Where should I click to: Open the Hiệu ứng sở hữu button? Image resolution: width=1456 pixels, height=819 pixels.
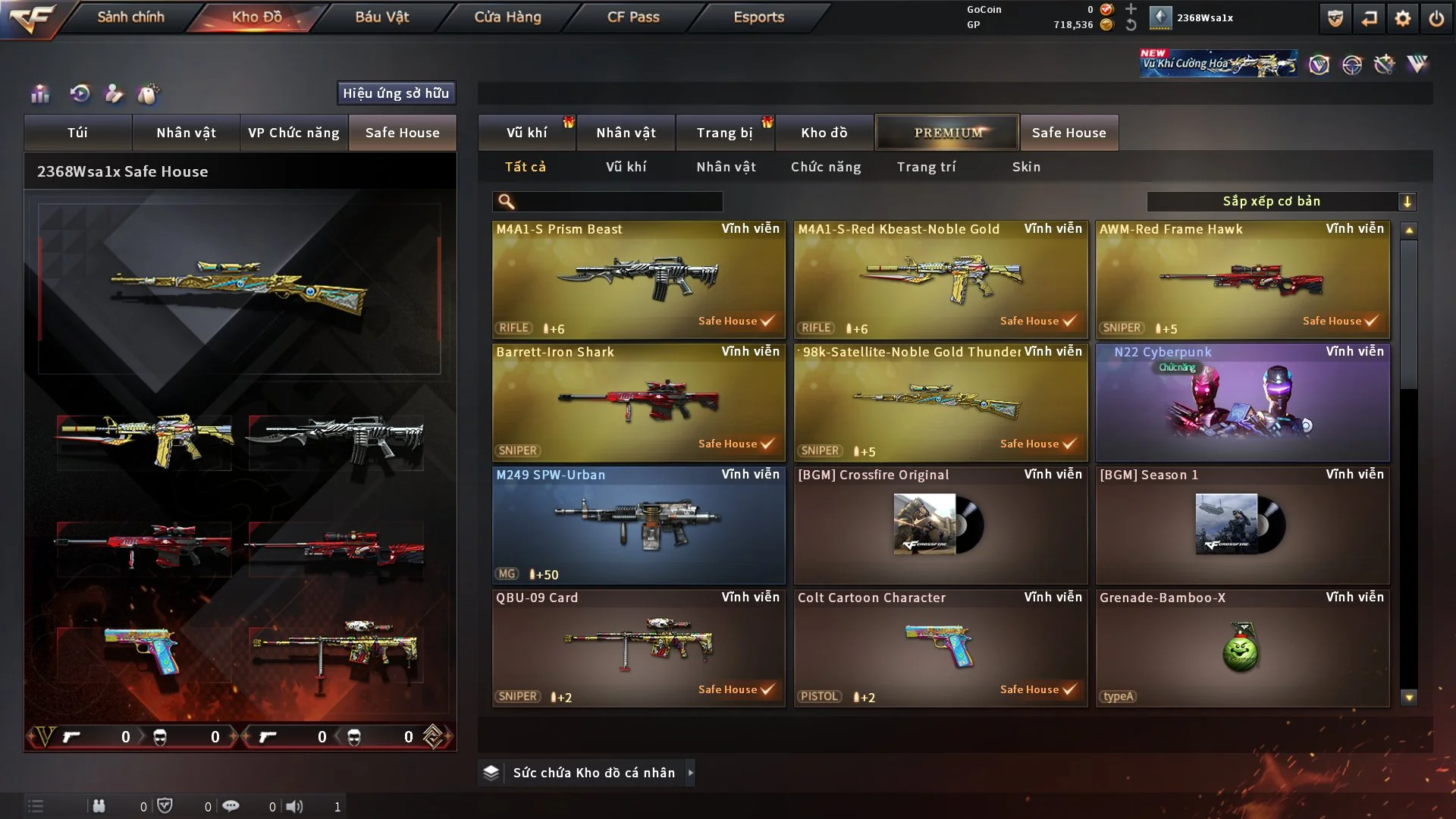(x=396, y=93)
